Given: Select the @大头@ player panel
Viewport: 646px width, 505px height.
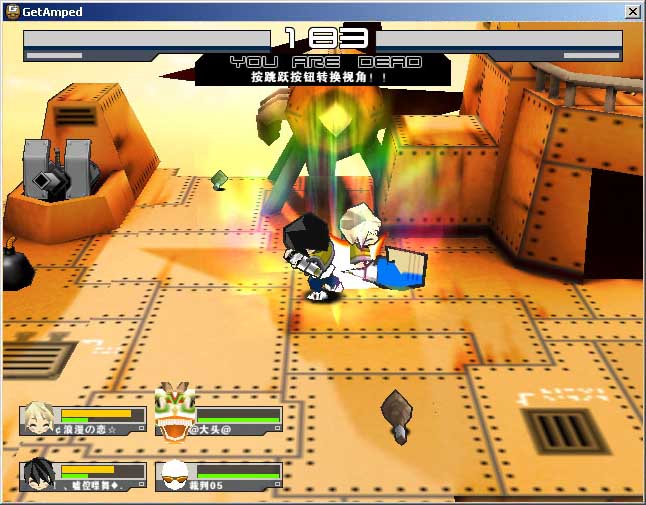Looking at the screenshot, I should (220, 420).
